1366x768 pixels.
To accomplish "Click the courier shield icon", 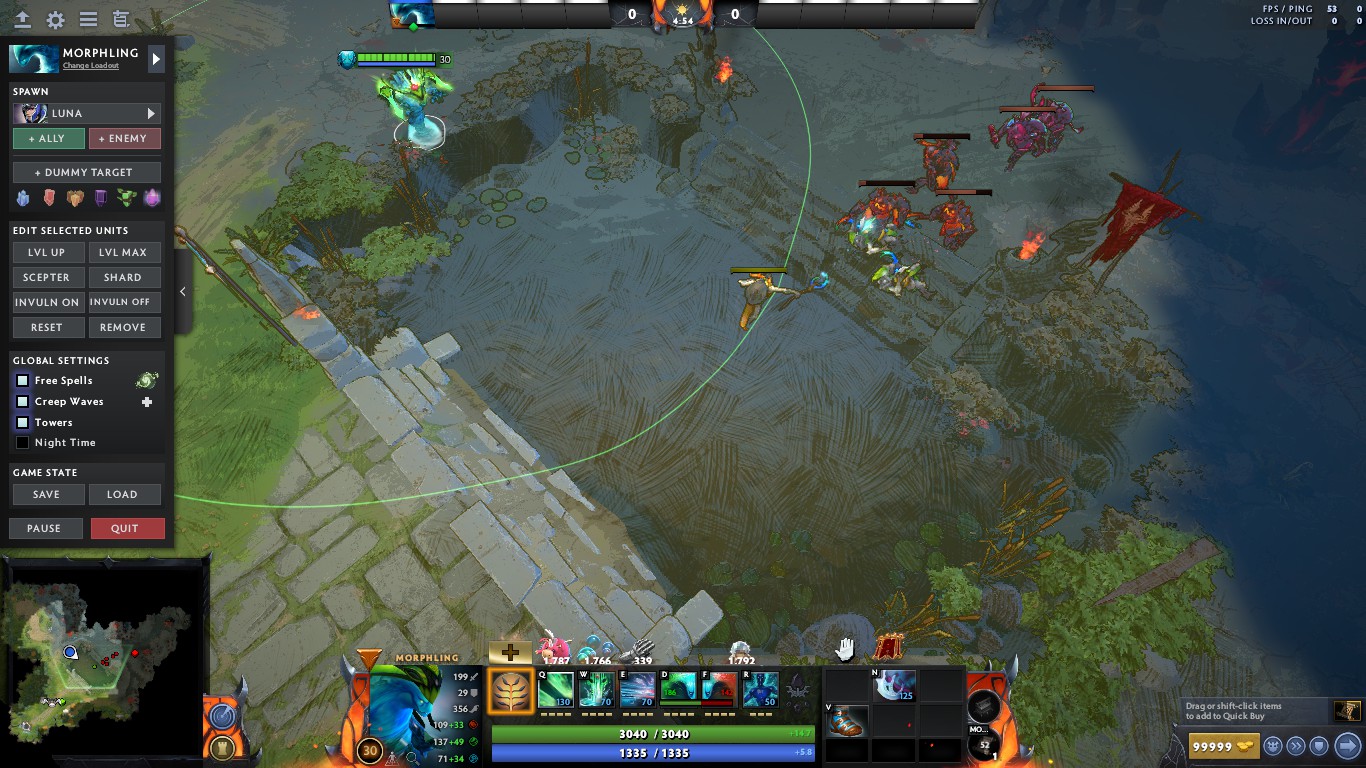I will pos(1318,745).
